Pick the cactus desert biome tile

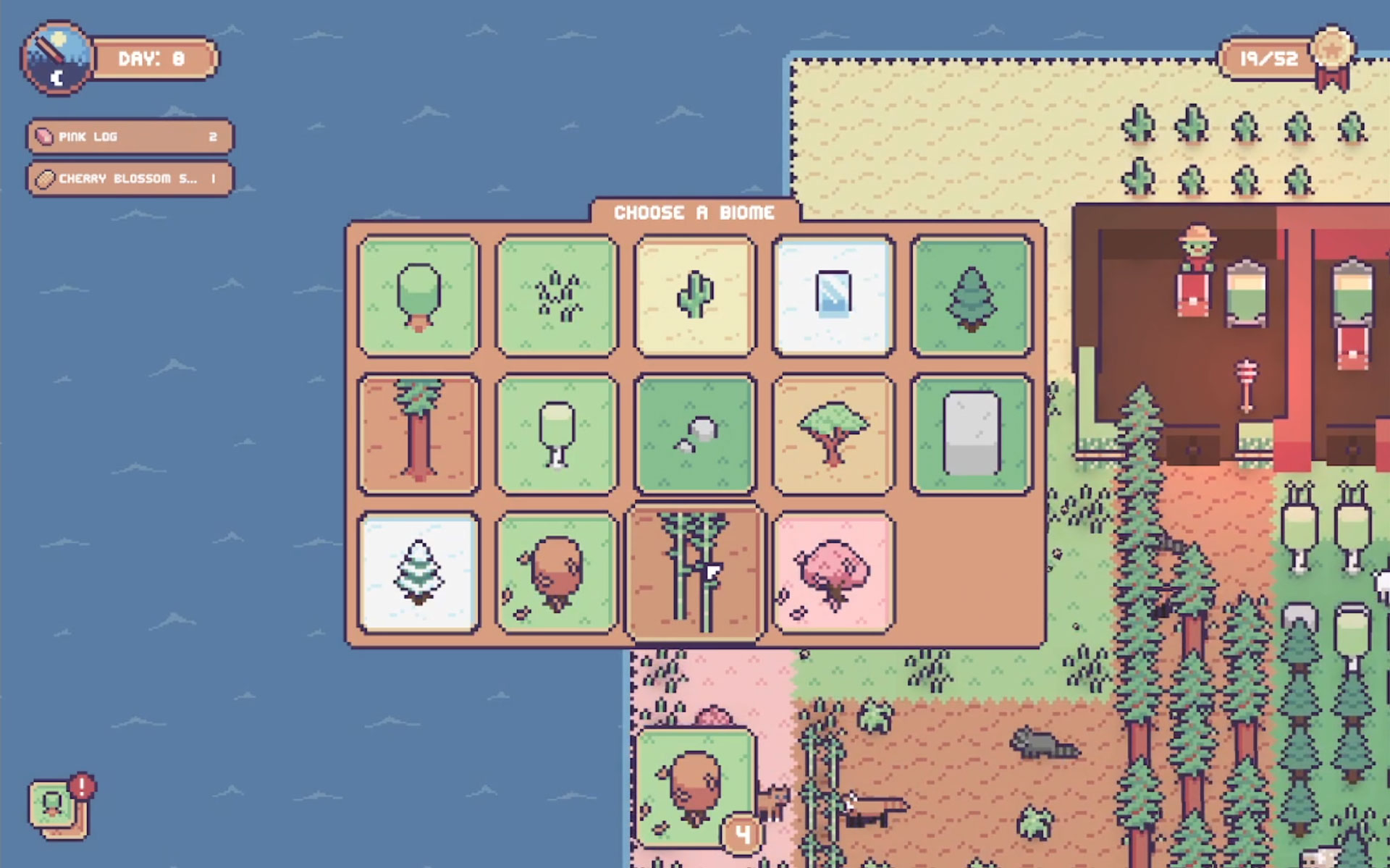point(695,296)
